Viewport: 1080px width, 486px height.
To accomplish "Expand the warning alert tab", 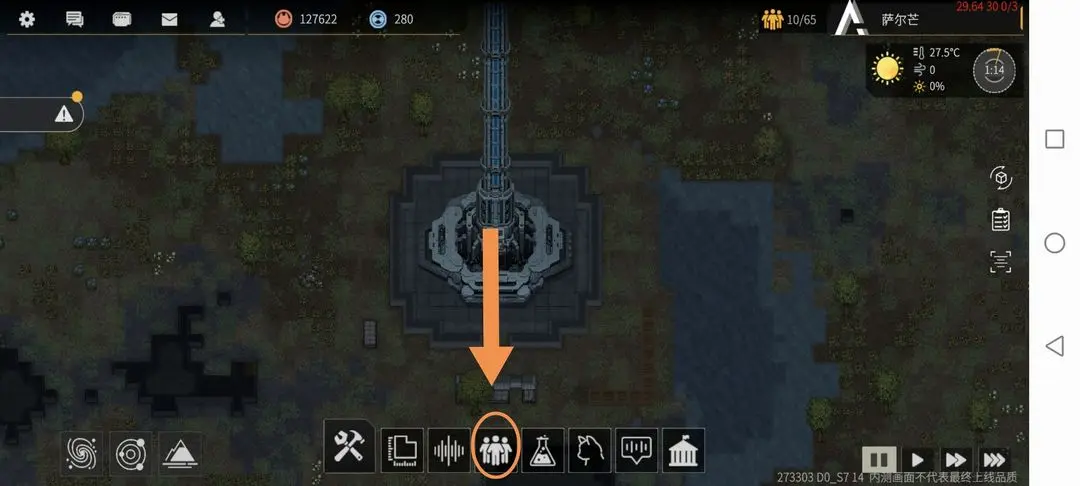I will point(64,115).
